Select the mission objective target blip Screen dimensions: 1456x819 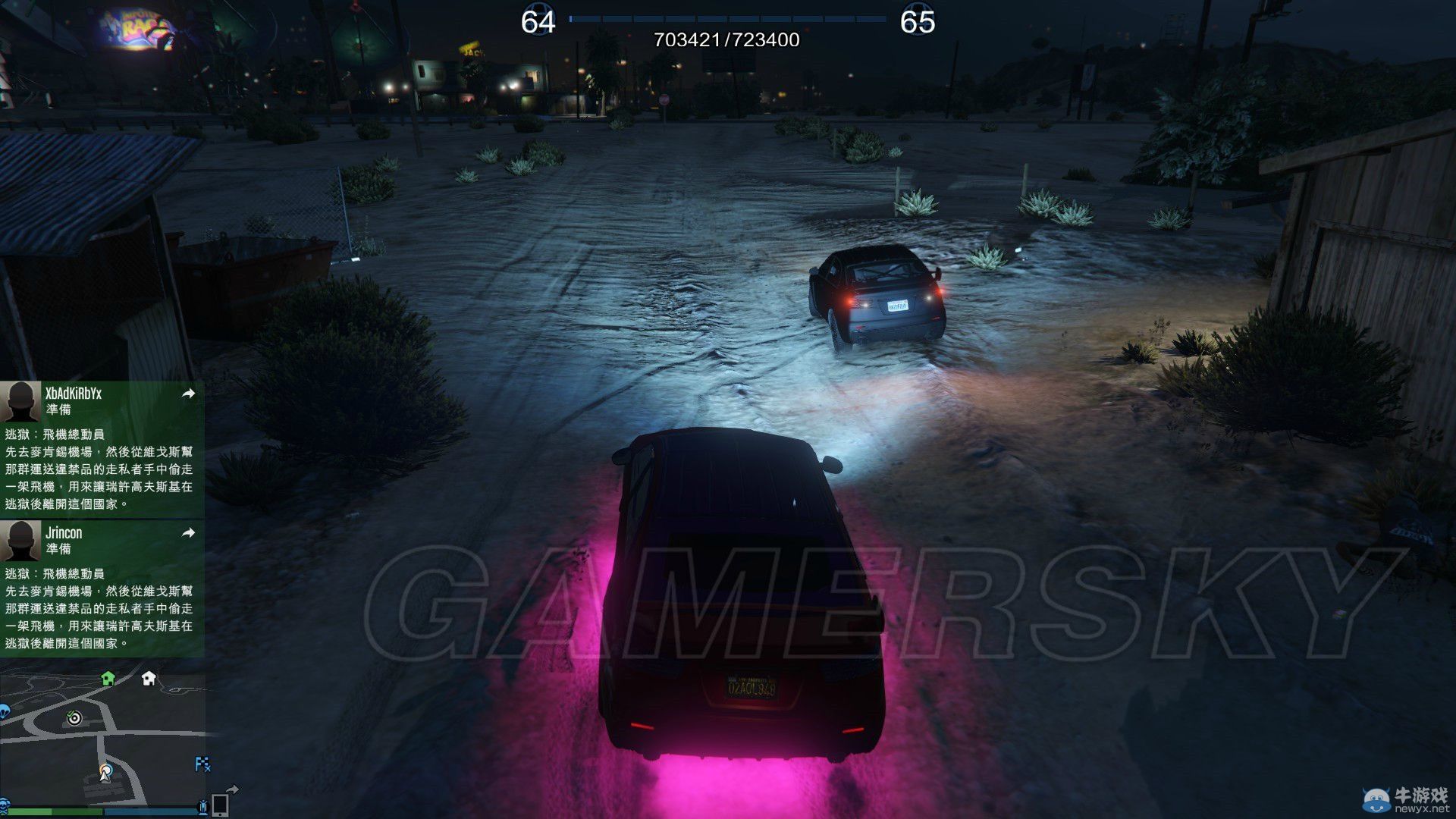[x=74, y=718]
